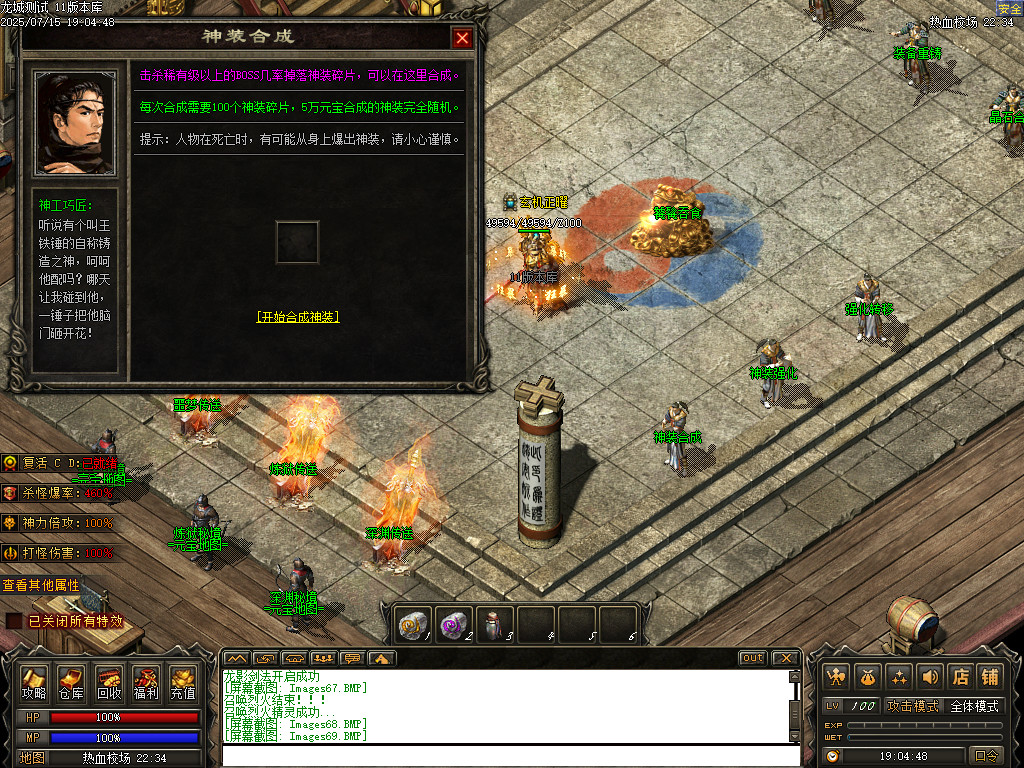This screenshot has height=768, width=1024.
Task: Click the 开始合成神装 link
Action: tap(297, 317)
